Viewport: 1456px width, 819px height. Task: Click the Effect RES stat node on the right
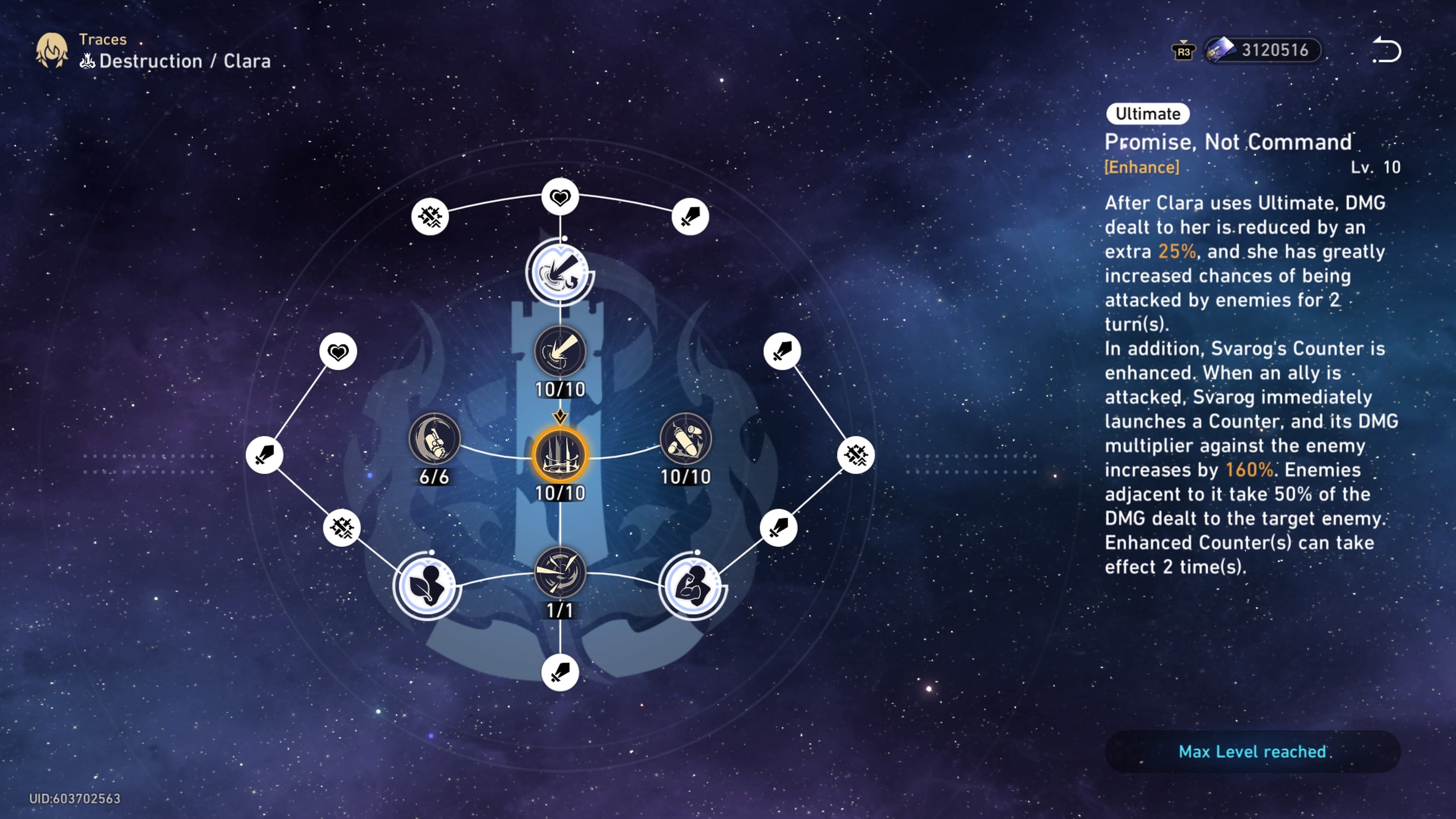(855, 455)
